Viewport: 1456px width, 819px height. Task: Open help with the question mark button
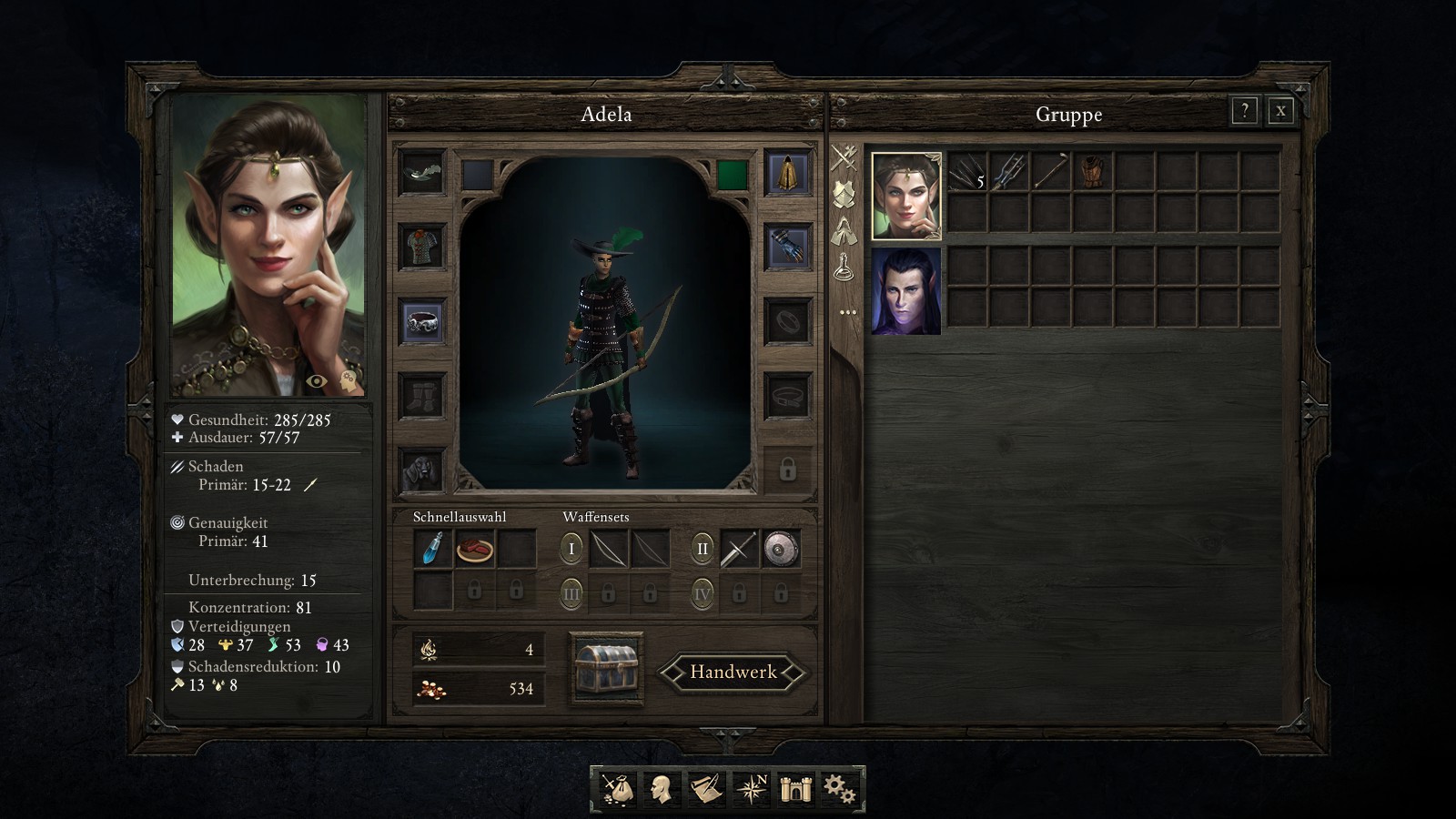1244,111
